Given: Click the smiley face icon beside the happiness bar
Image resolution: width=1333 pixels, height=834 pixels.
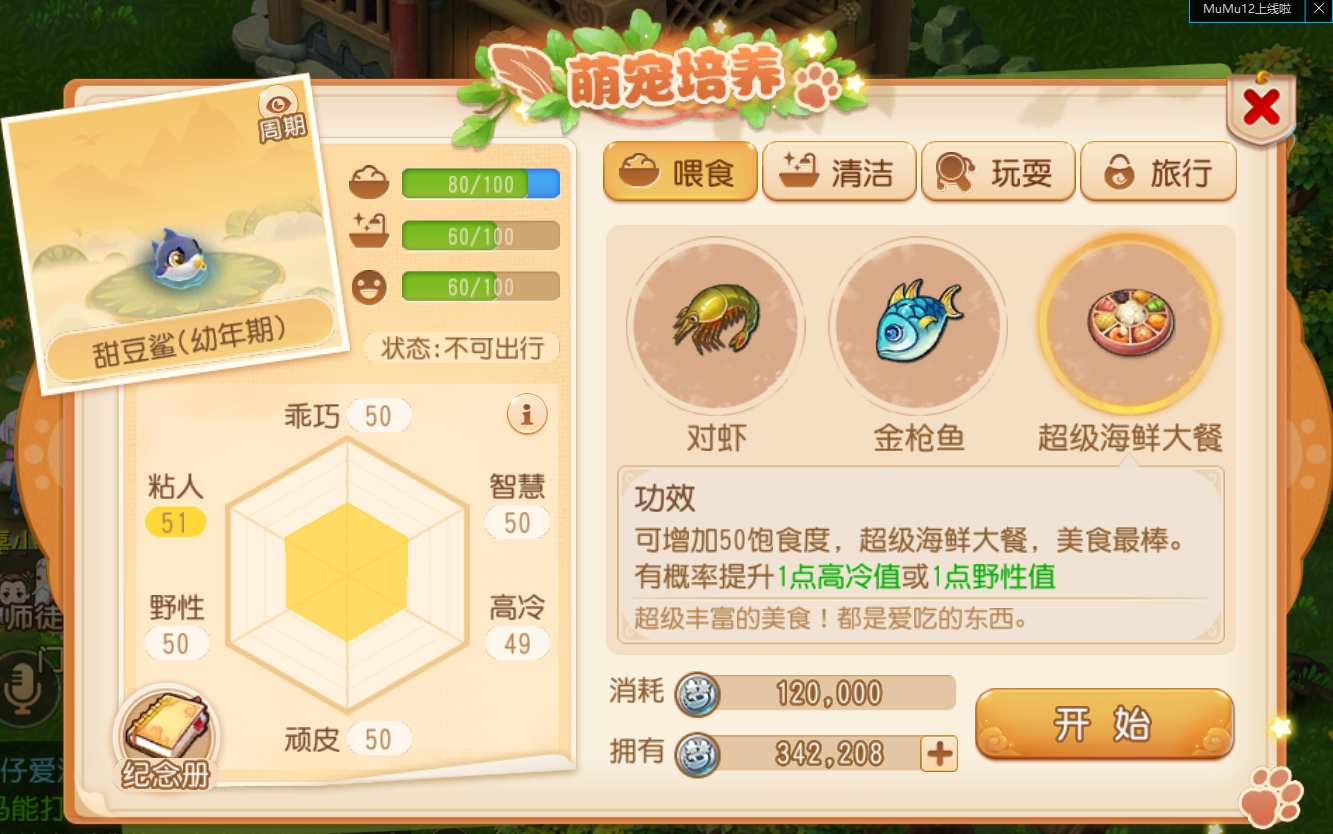Looking at the screenshot, I should pyautogui.click(x=371, y=285).
